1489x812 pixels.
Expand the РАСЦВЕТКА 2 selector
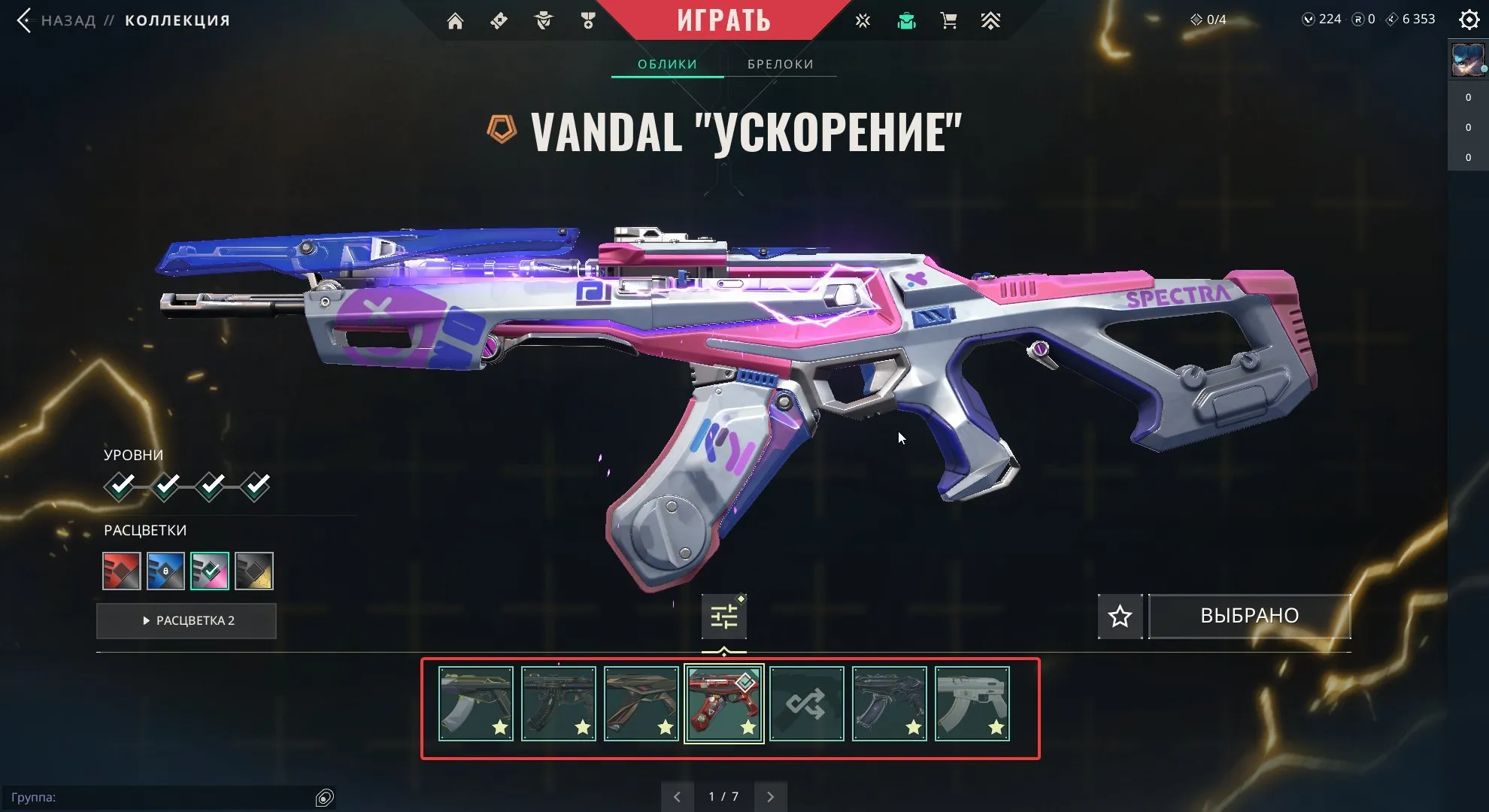pyautogui.click(x=186, y=620)
